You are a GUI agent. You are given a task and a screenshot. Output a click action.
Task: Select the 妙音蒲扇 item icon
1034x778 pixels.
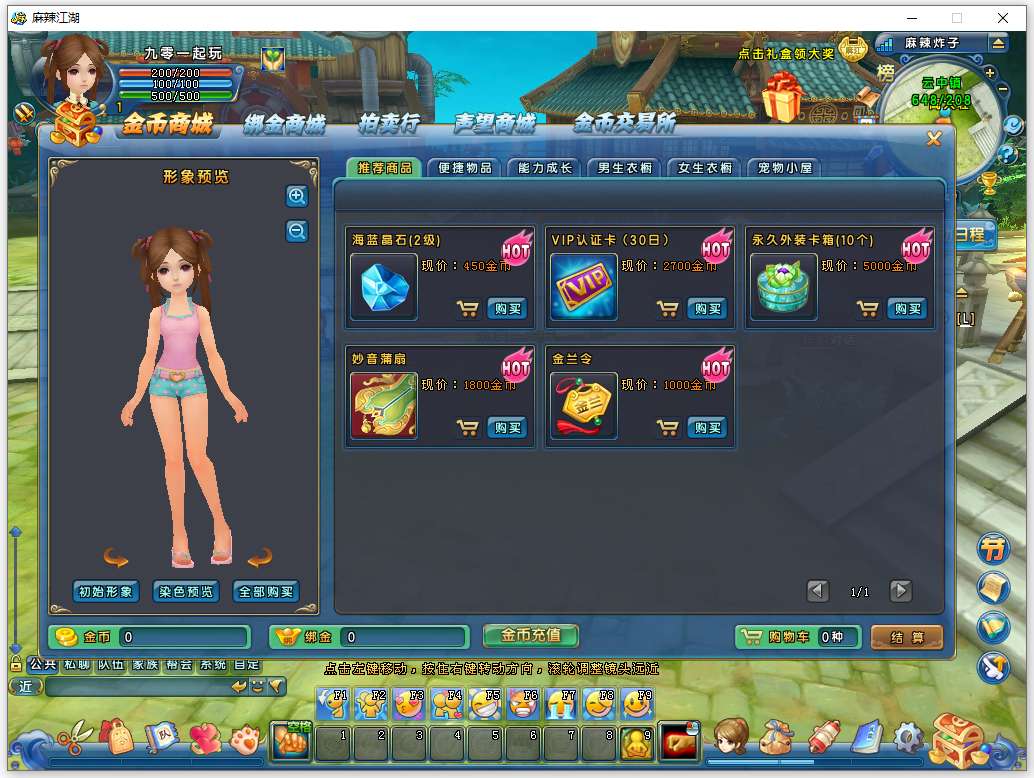click(384, 406)
